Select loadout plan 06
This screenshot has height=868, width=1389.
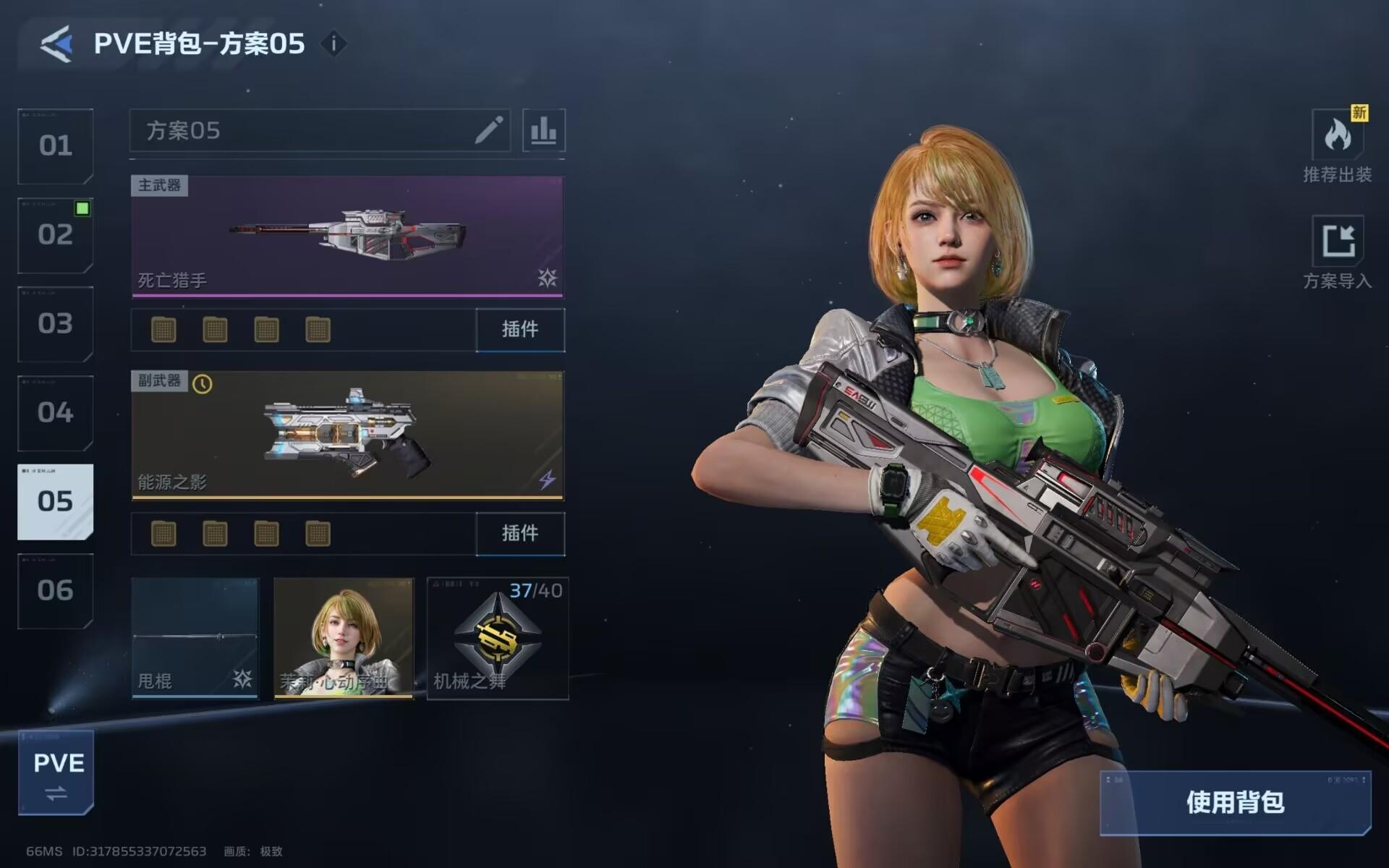pos(56,591)
